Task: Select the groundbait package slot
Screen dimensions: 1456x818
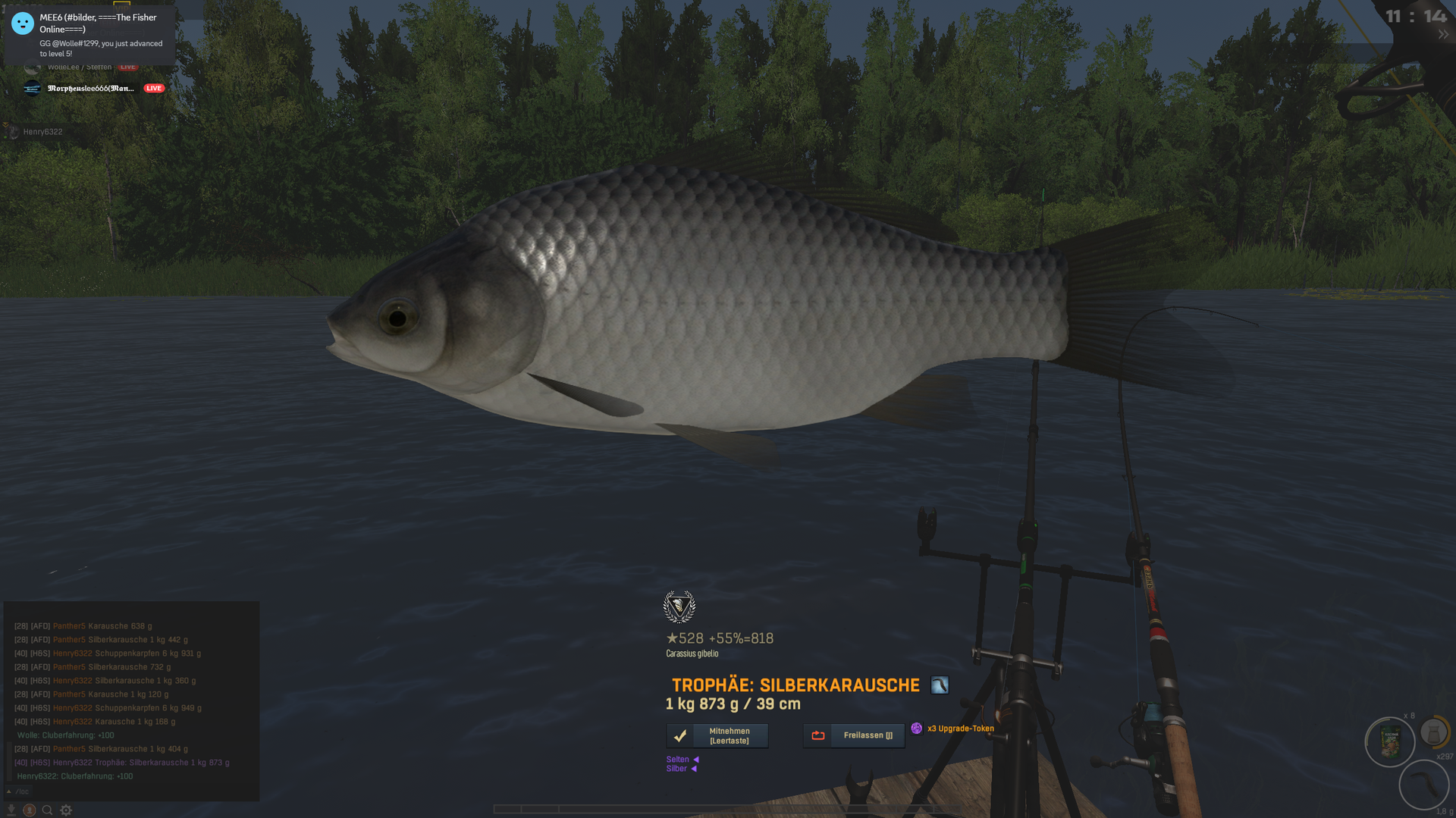Action: coord(1390,742)
